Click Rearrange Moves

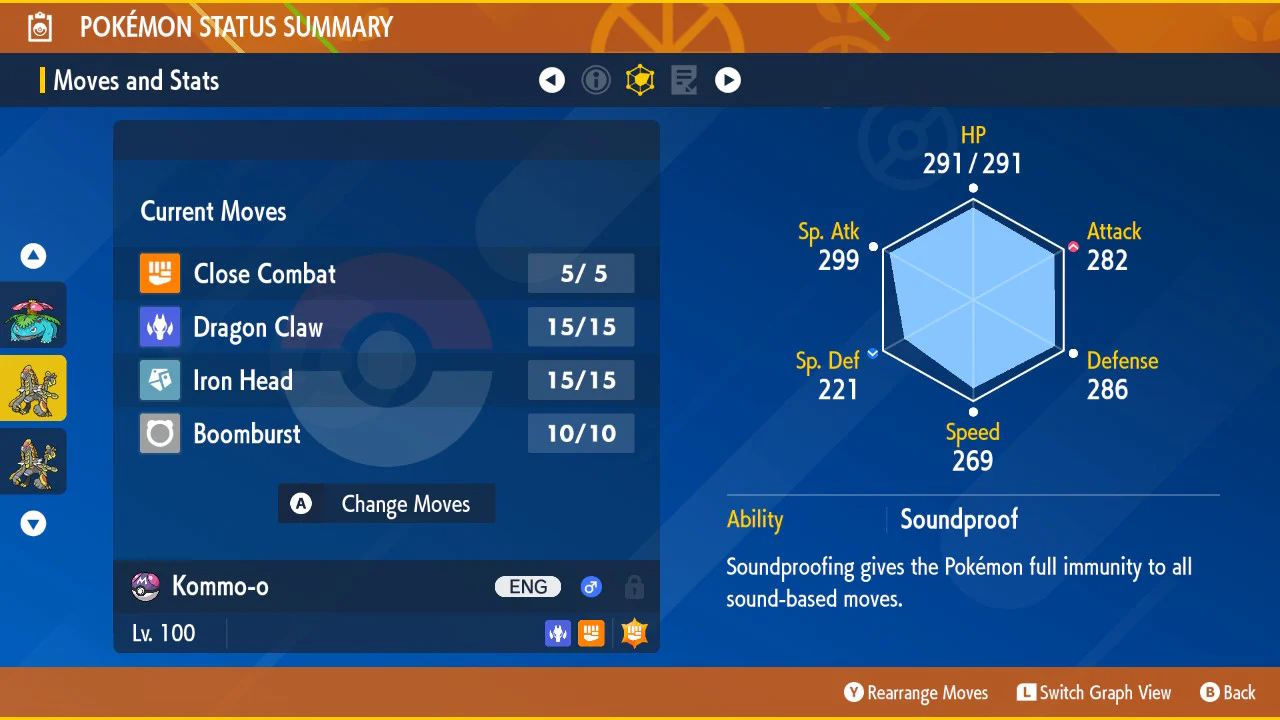(916, 693)
